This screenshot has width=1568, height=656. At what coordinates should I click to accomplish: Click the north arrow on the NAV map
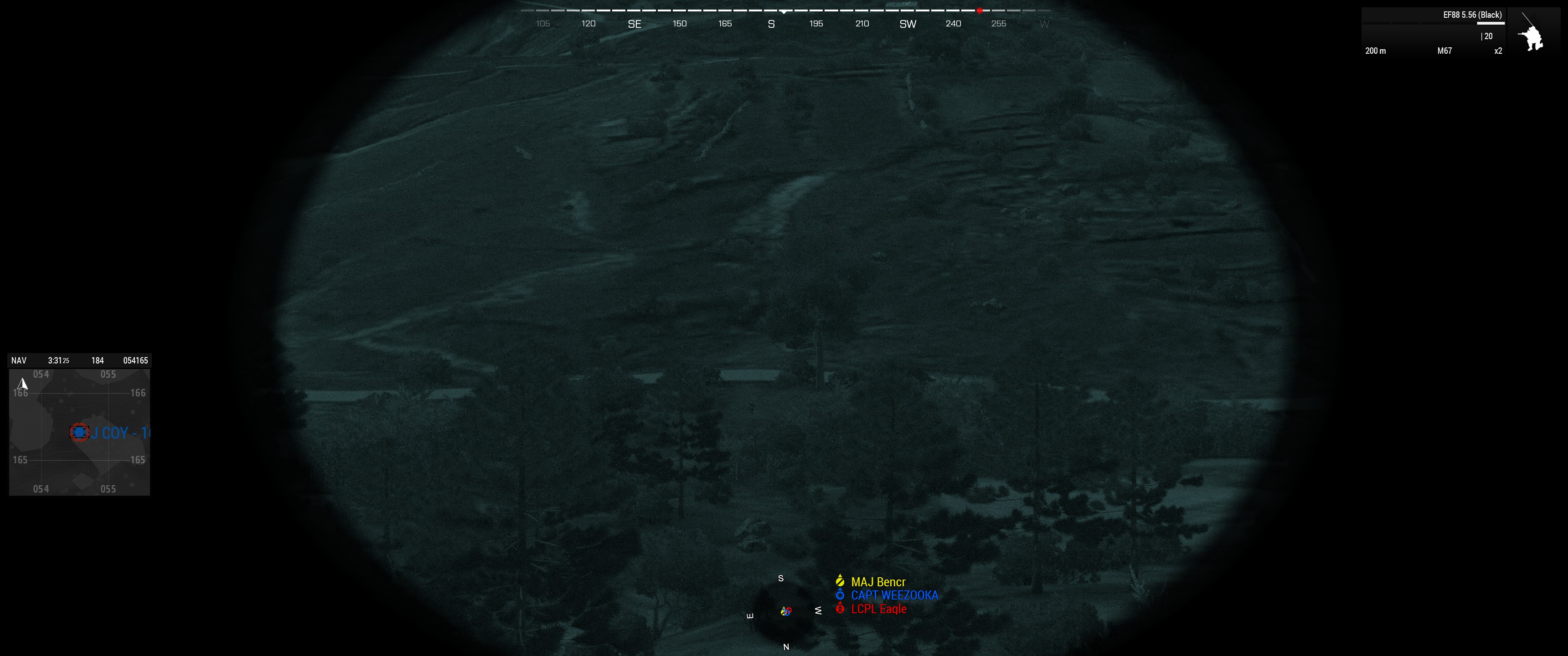point(23,384)
